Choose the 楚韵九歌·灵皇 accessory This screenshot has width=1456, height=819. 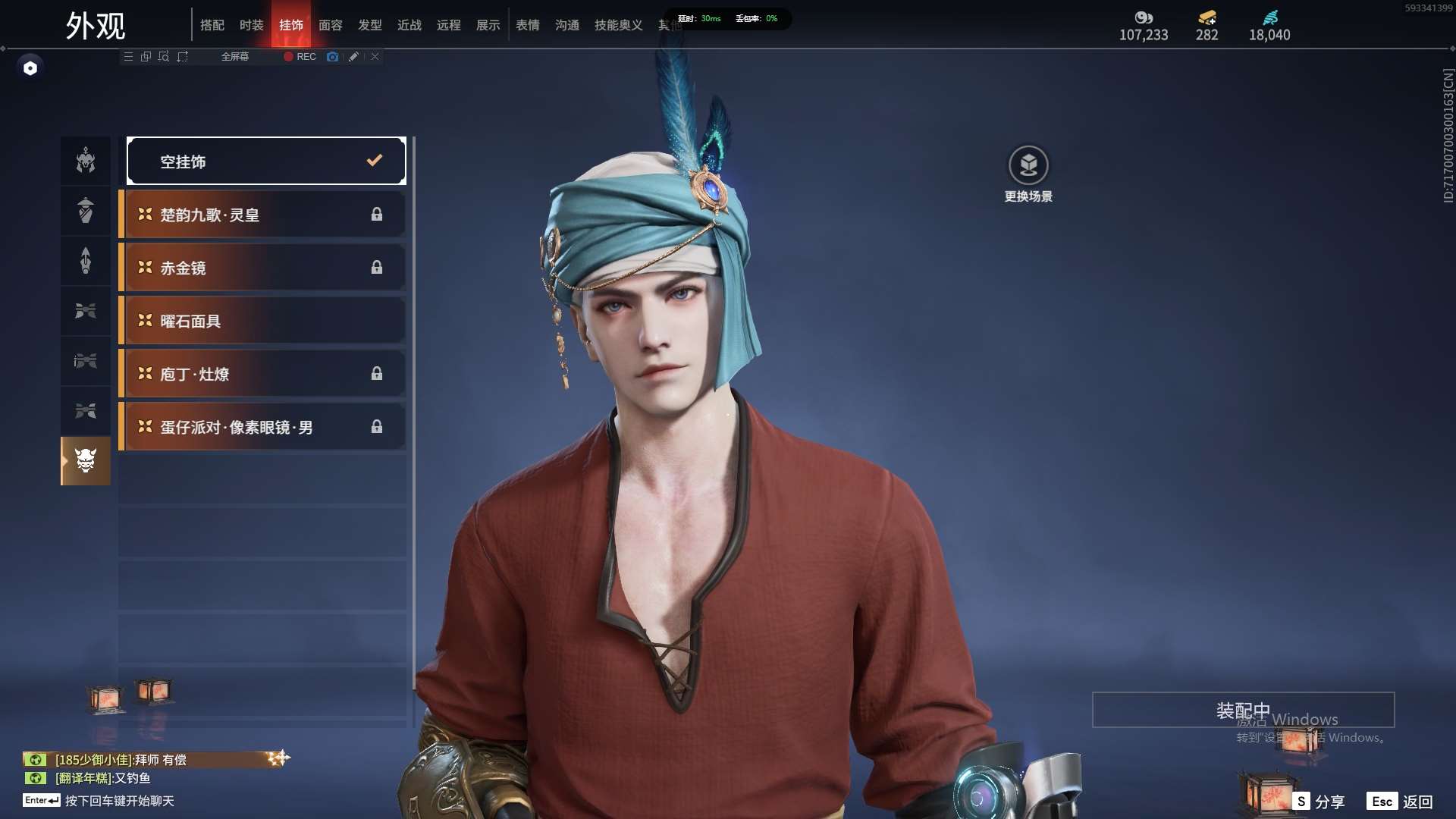pyautogui.click(x=262, y=215)
